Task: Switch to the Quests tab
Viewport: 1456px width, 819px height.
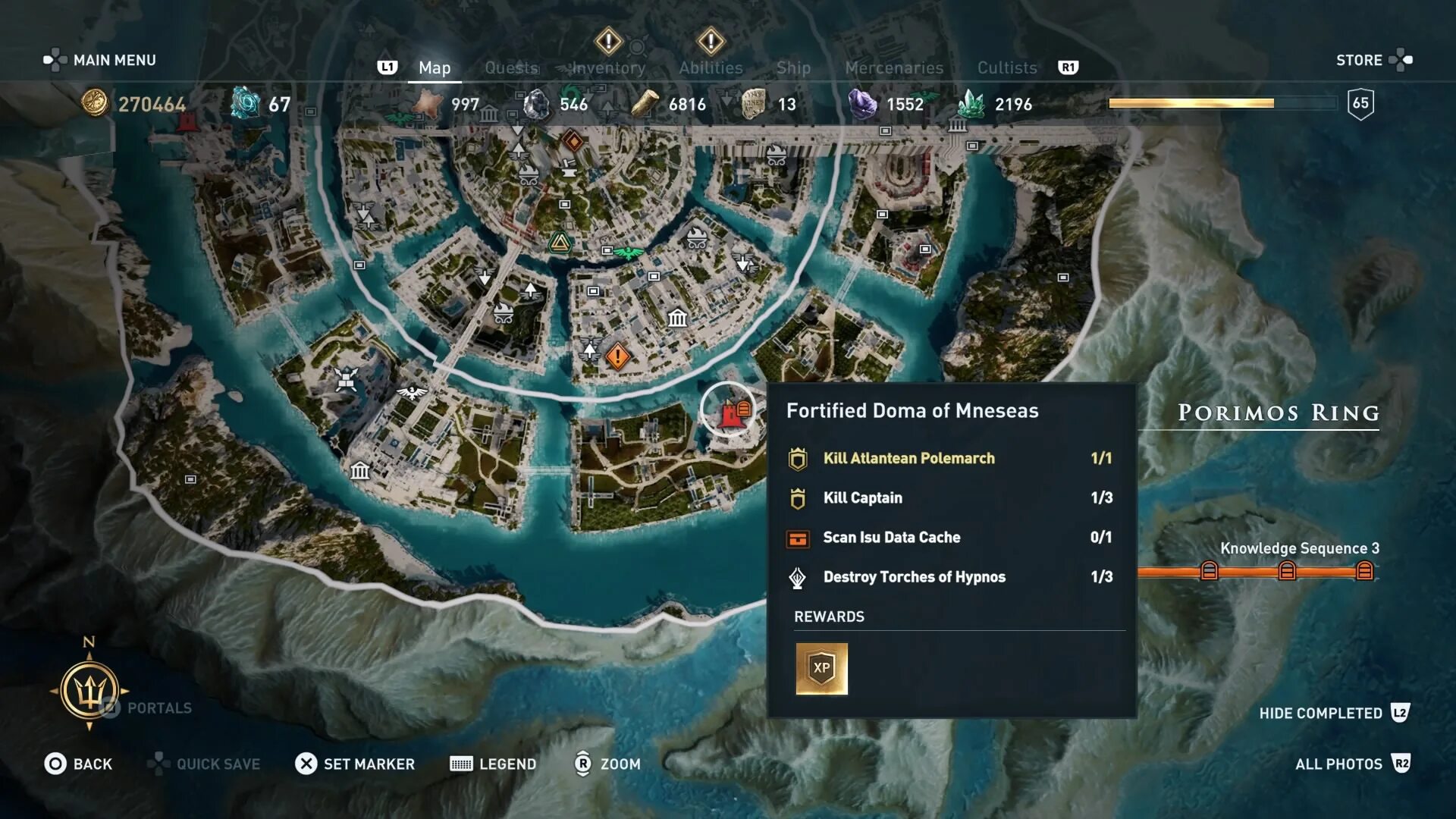Action: click(x=511, y=68)
